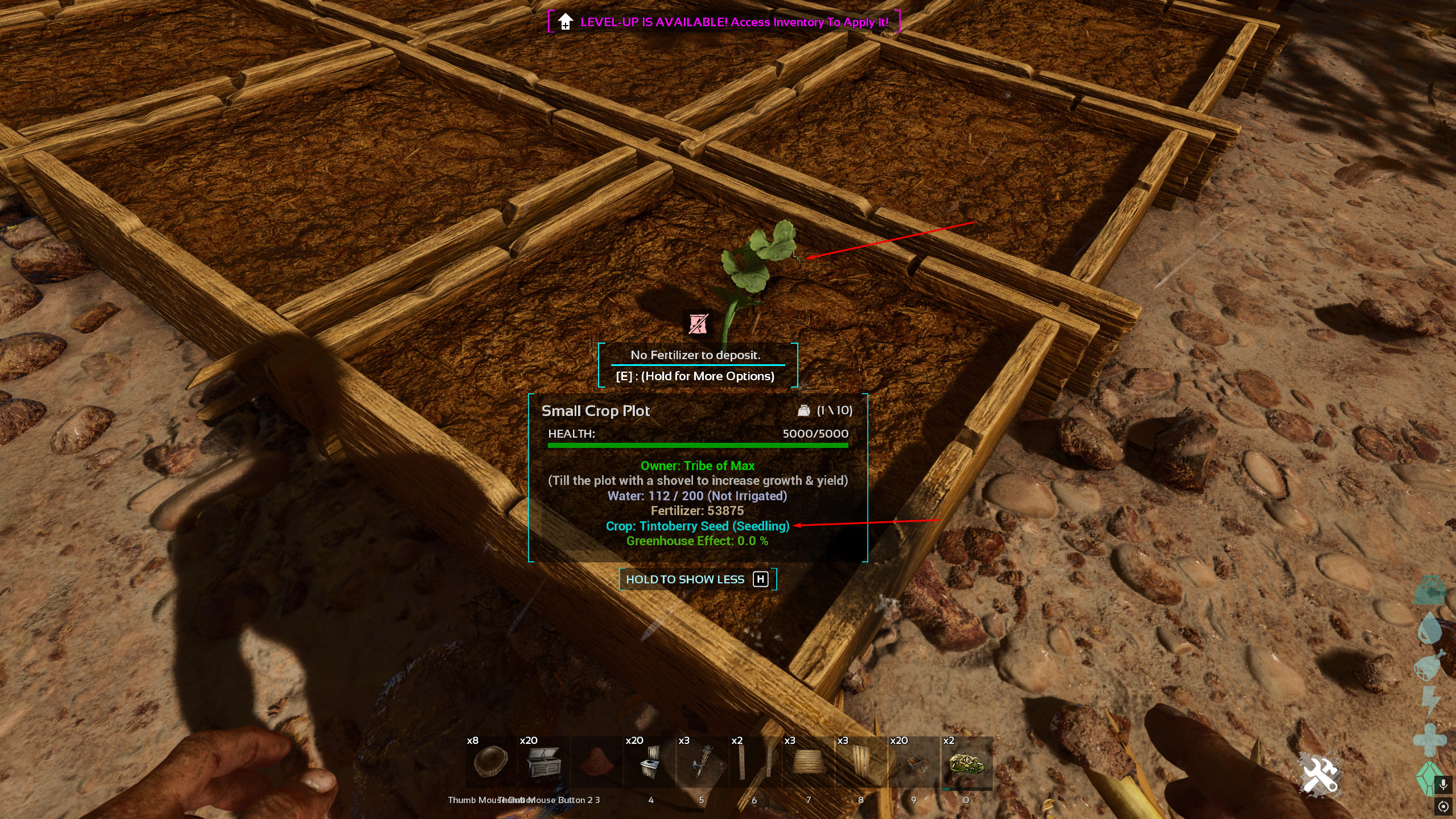Click the crossed hammer and wrench icon
Viewport: 1456px width, 819px height.
tap(1320, 775)
